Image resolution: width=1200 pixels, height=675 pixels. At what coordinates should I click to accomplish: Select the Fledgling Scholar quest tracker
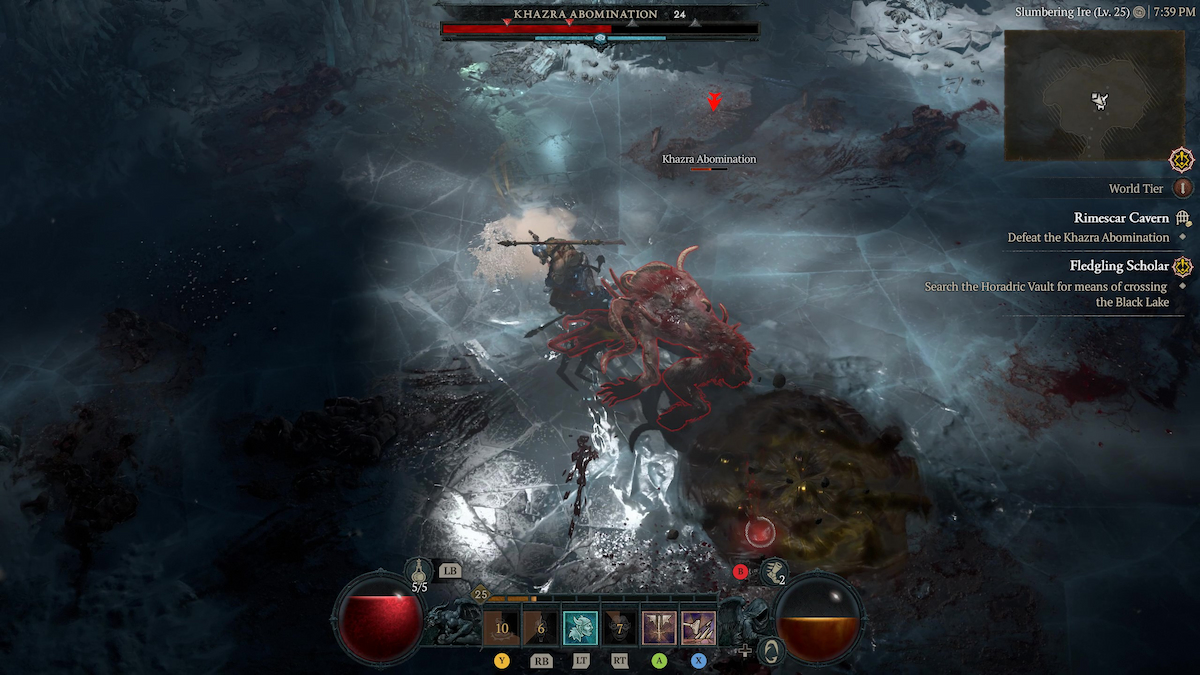(x=1119, y=266)
